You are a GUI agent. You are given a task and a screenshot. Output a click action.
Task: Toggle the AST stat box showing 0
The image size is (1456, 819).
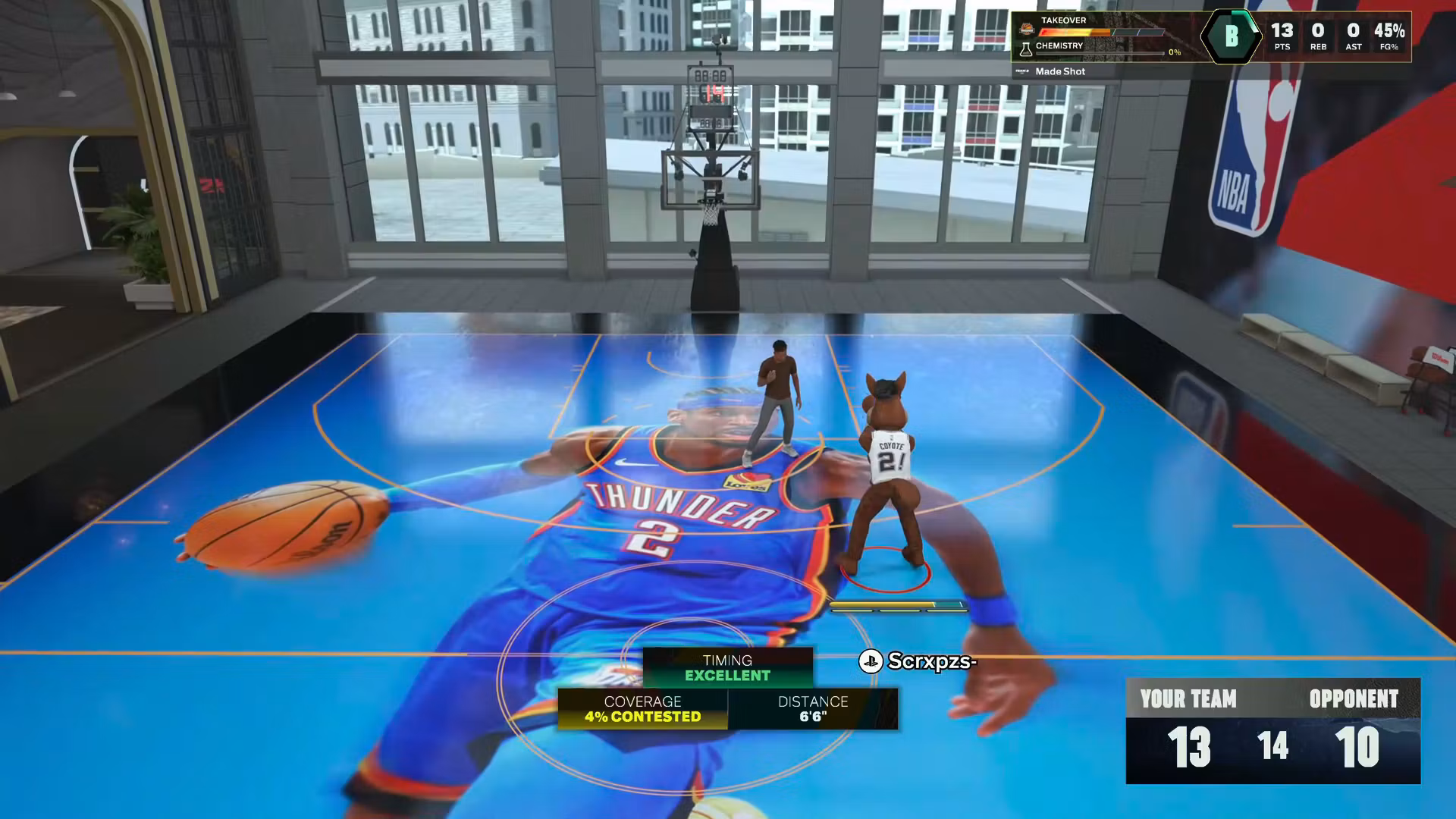[x=1353, y=34]
